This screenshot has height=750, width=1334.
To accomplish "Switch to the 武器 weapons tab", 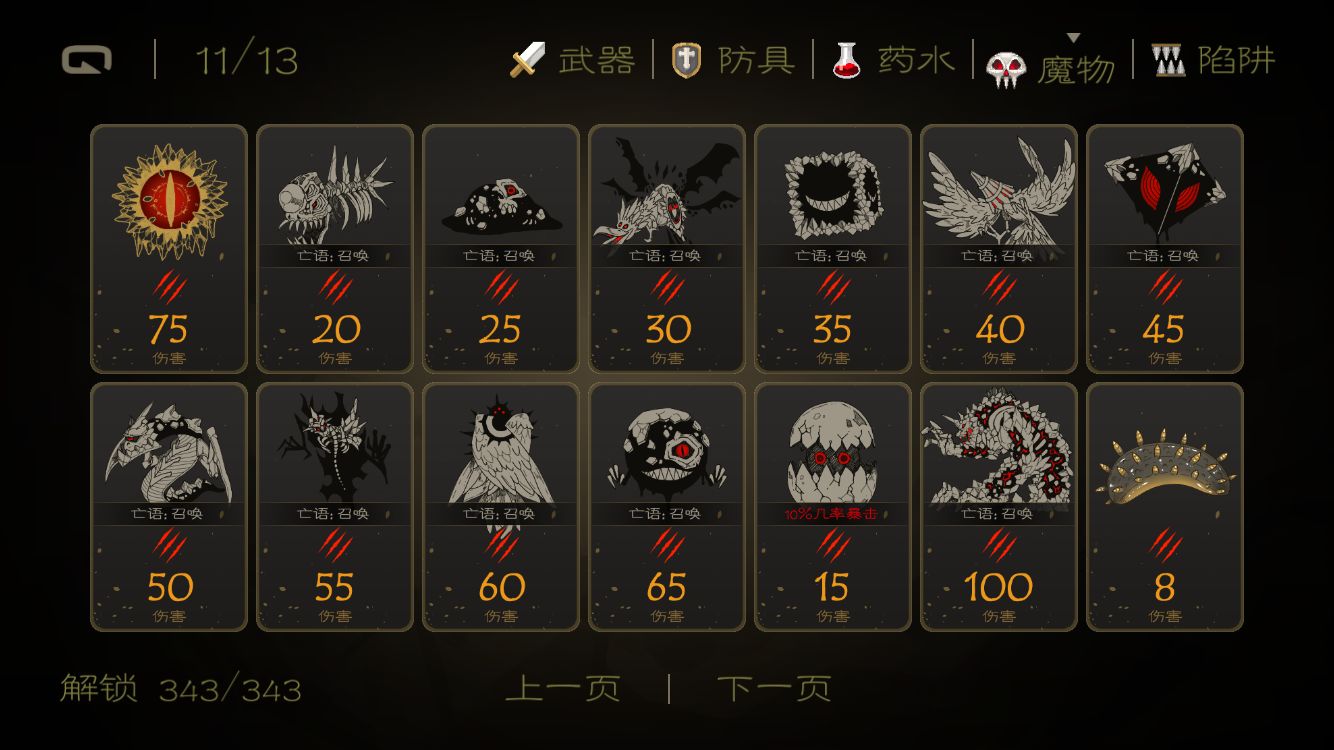I will pos(574,61).
